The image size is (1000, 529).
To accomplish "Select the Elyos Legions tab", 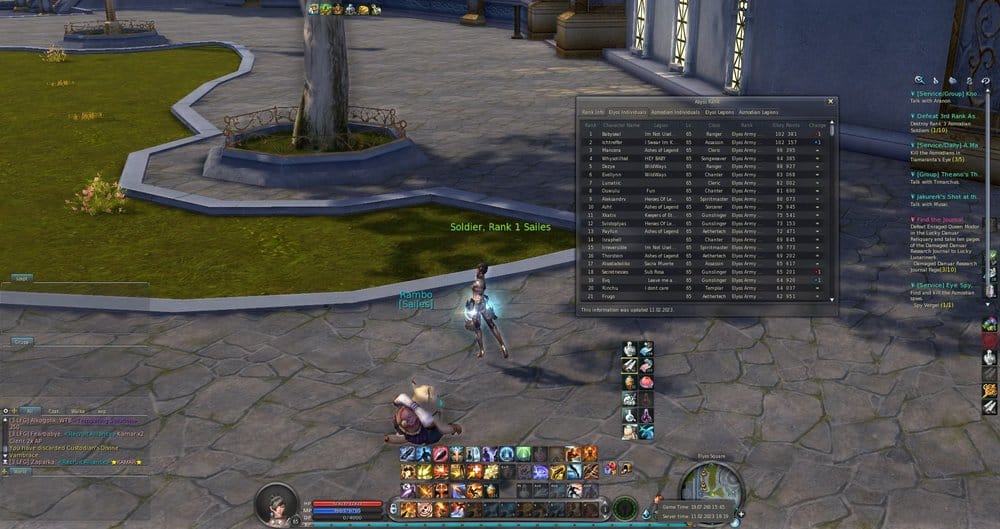I will (x=719, y=112).
